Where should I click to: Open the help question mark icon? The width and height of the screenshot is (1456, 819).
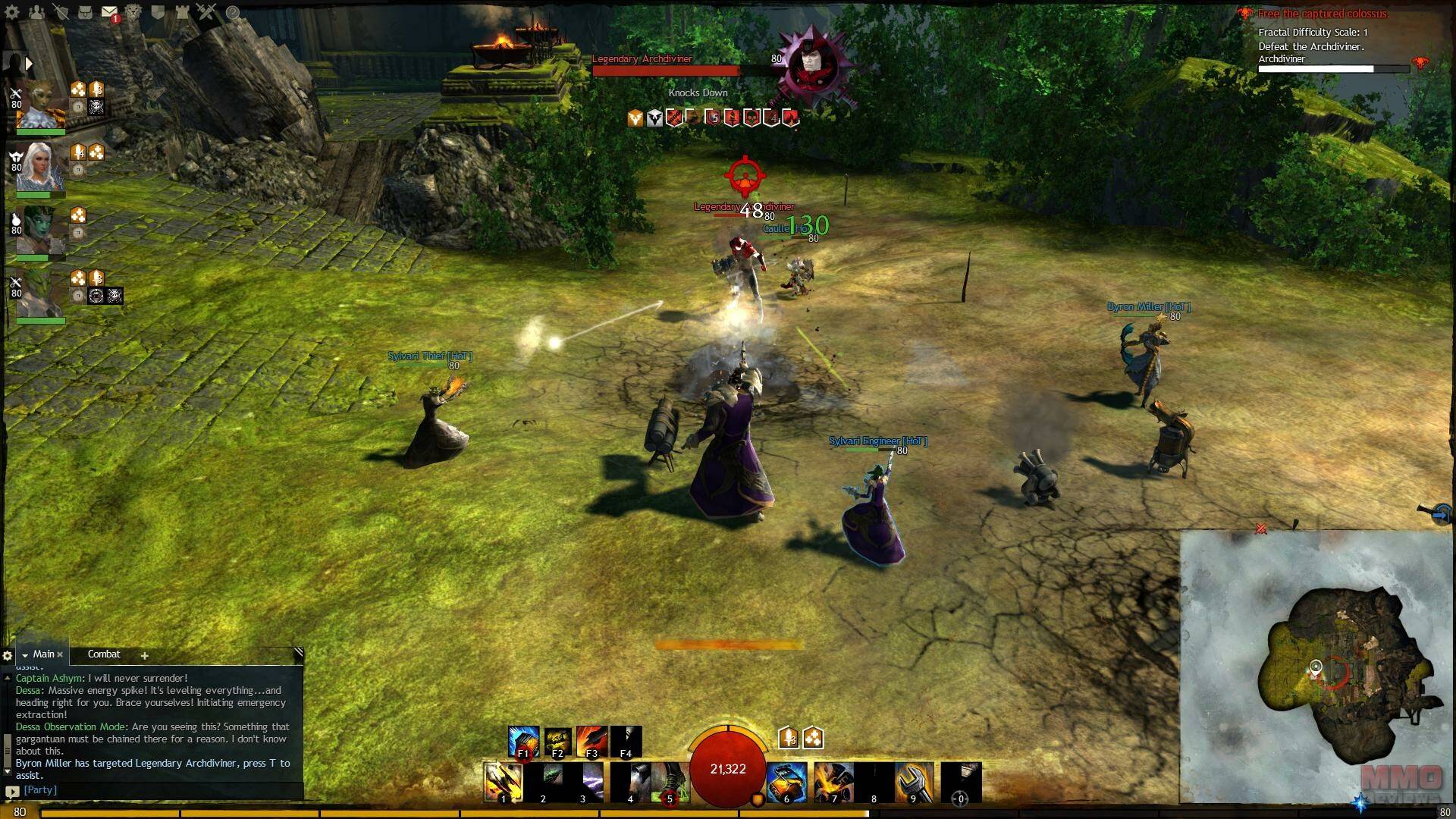coord(233,11)
